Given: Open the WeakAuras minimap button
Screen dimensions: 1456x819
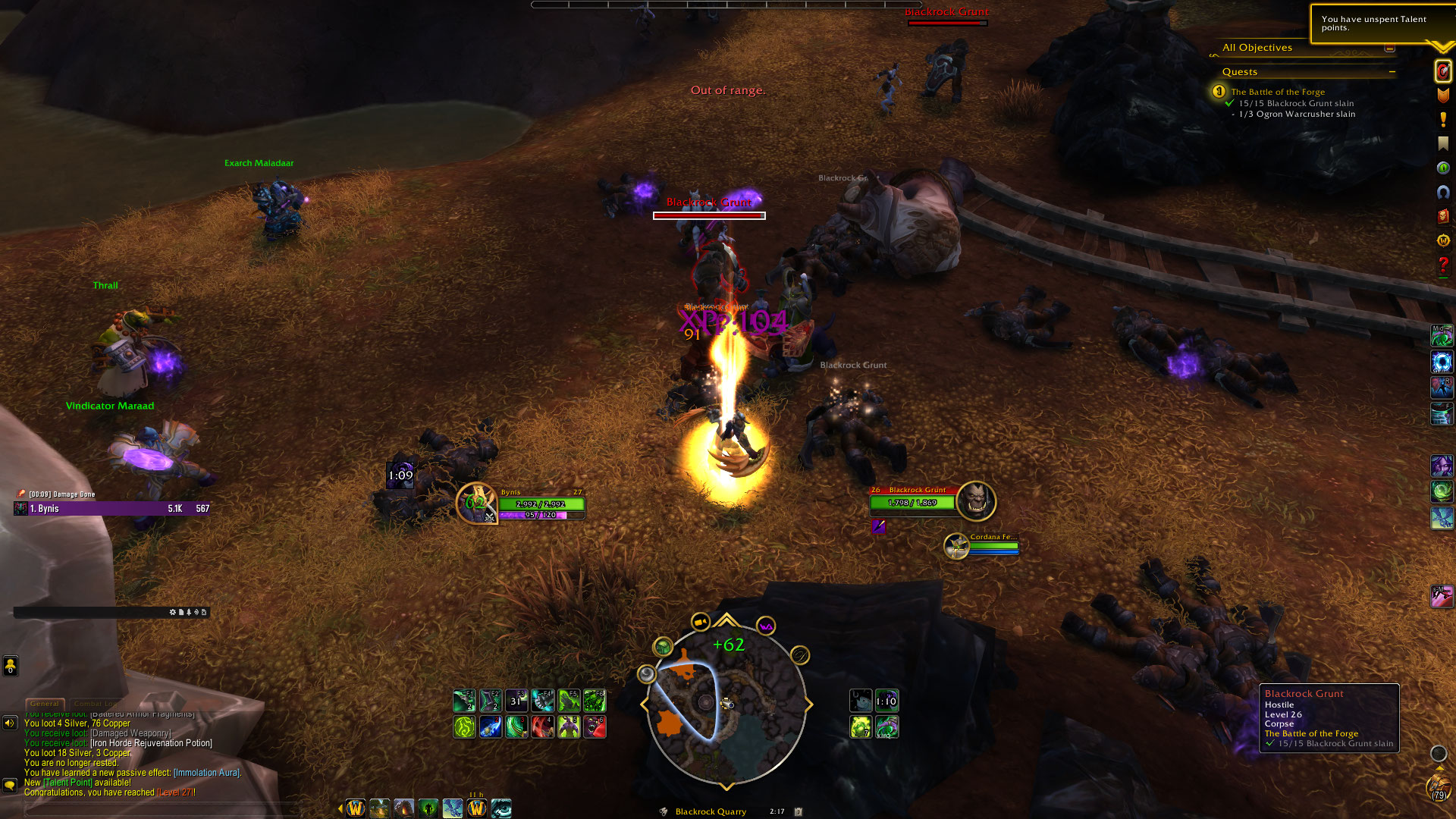Looking at the screenshot, I should 766,626.
